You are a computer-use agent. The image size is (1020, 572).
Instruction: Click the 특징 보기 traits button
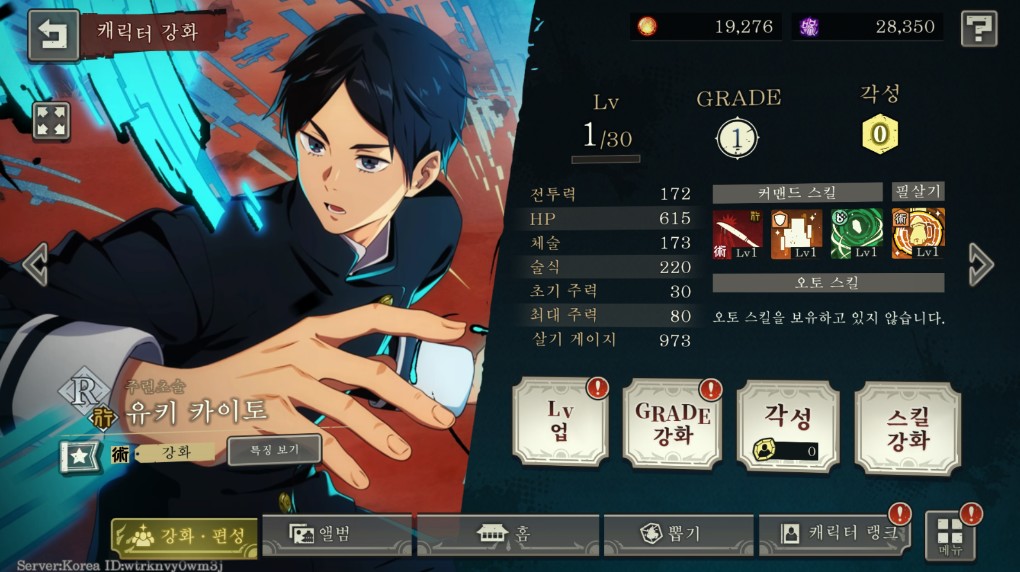pyautogui.click(x=274, y=449)
